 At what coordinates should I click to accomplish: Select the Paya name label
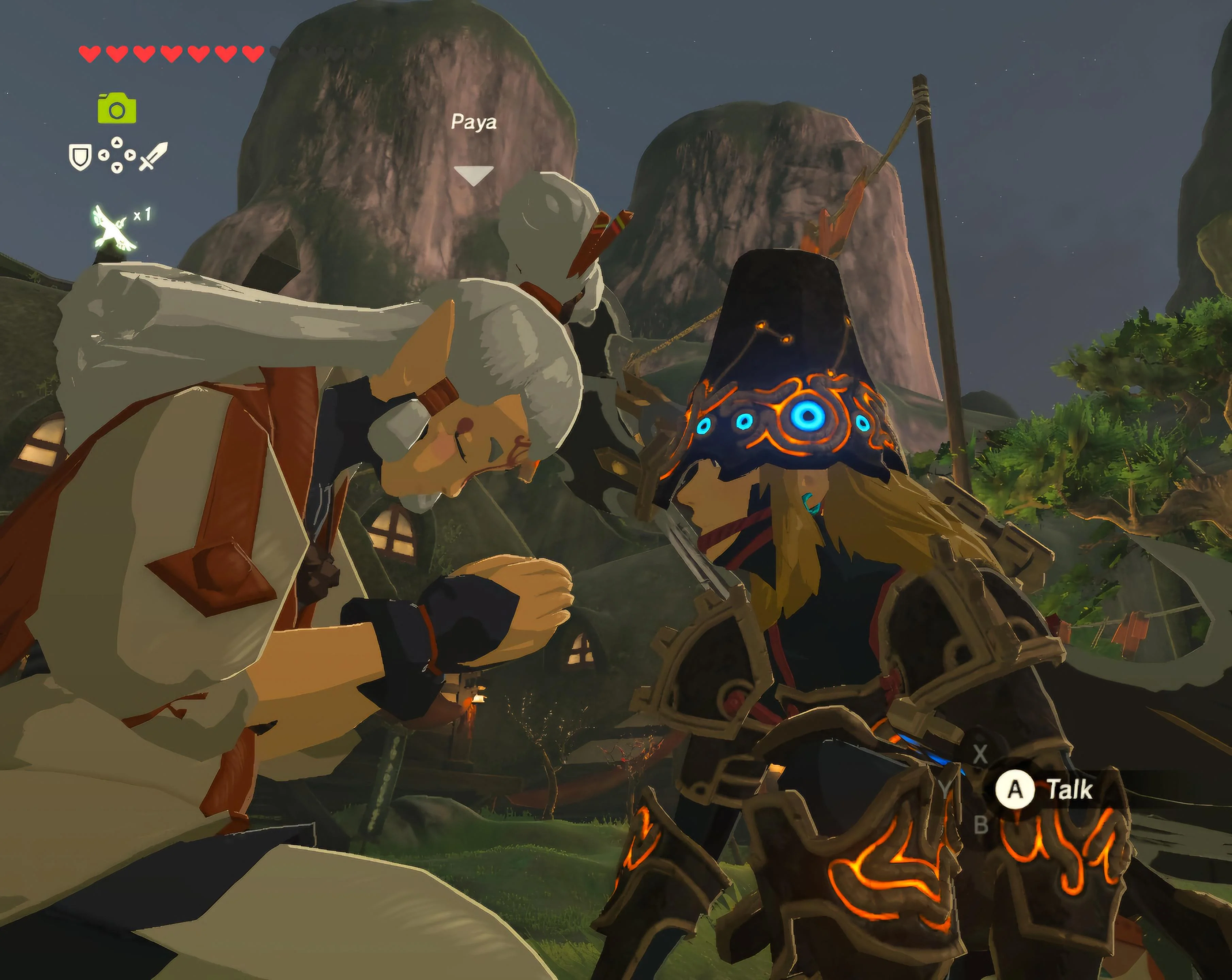pyautogui.click(x=474, y=122)
